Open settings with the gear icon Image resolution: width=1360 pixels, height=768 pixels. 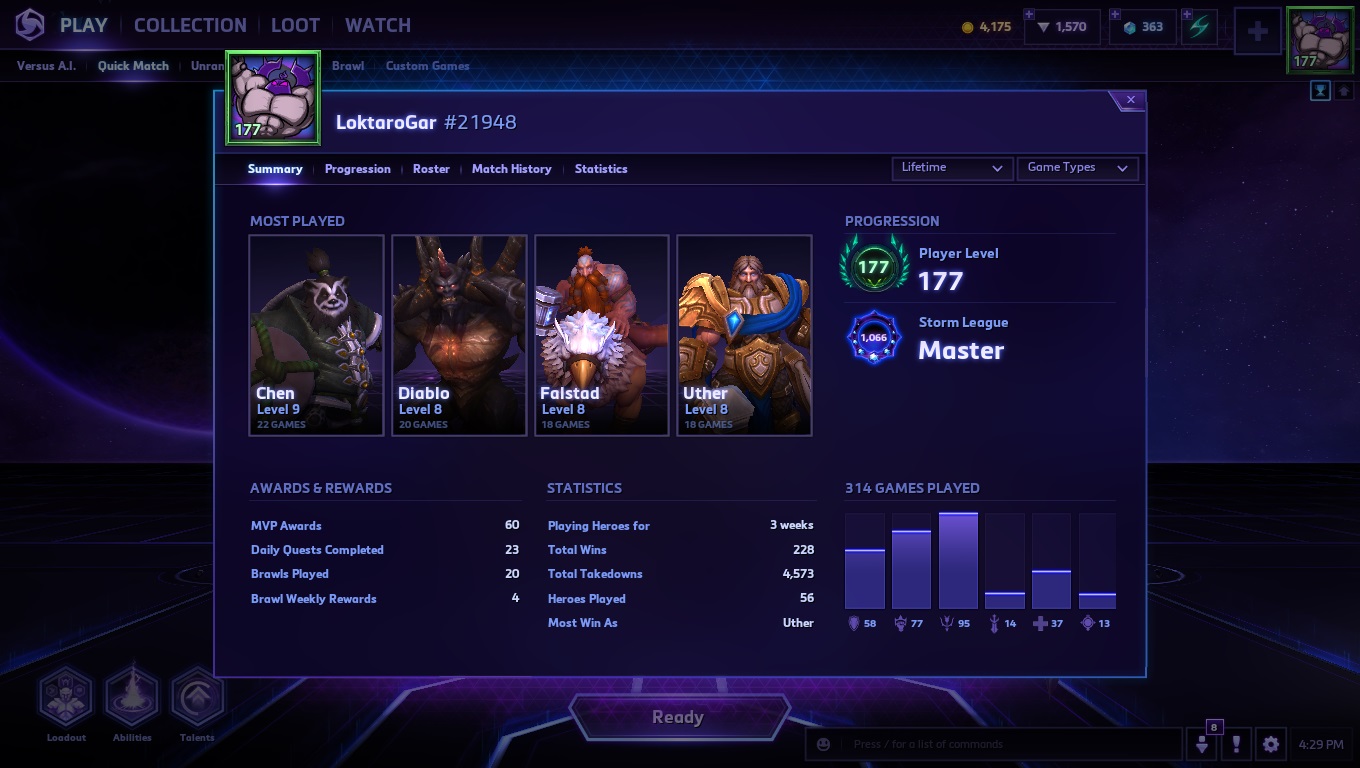(x=1271, y=744)
